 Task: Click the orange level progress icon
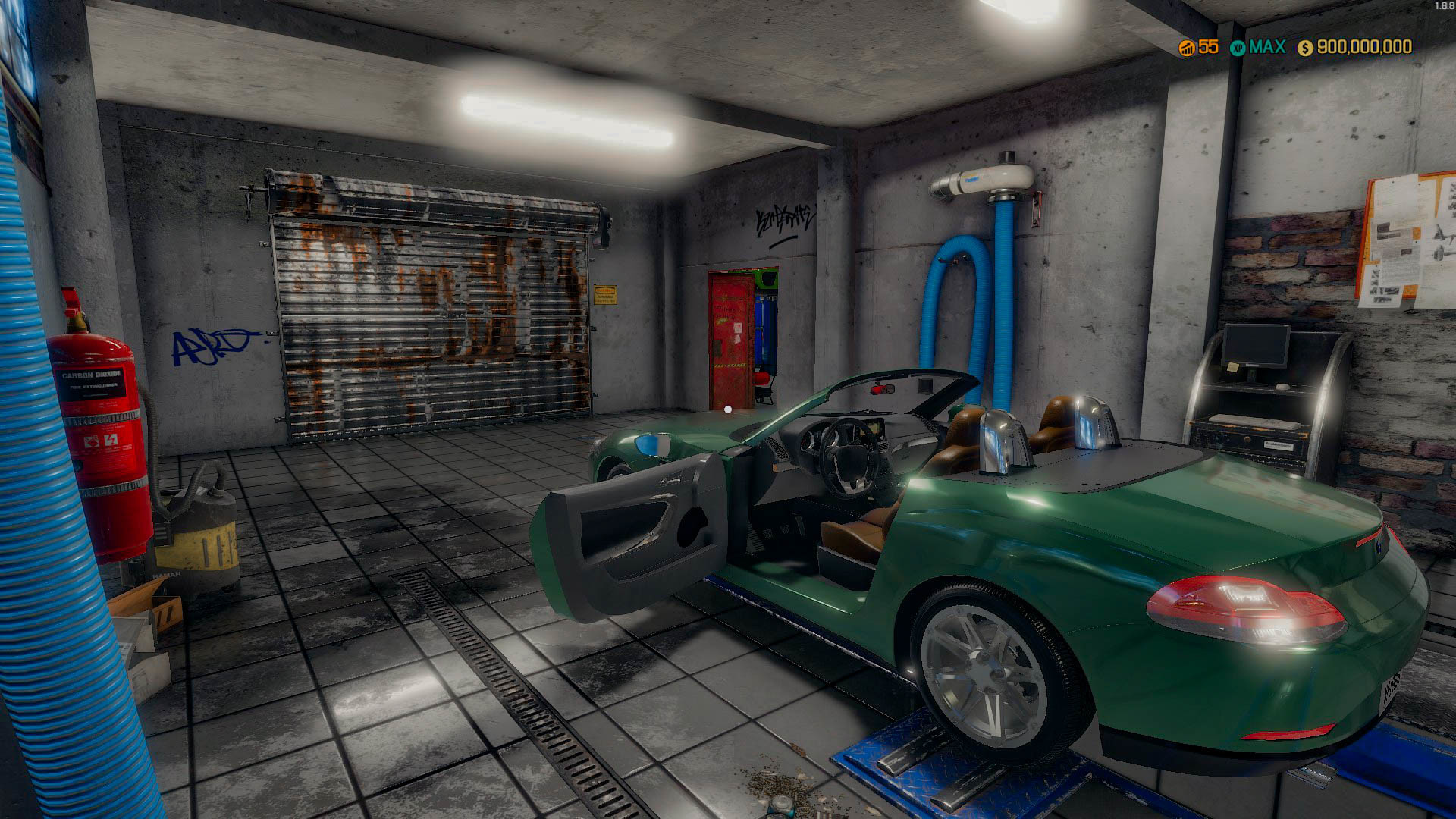(x=1188, y=48)
